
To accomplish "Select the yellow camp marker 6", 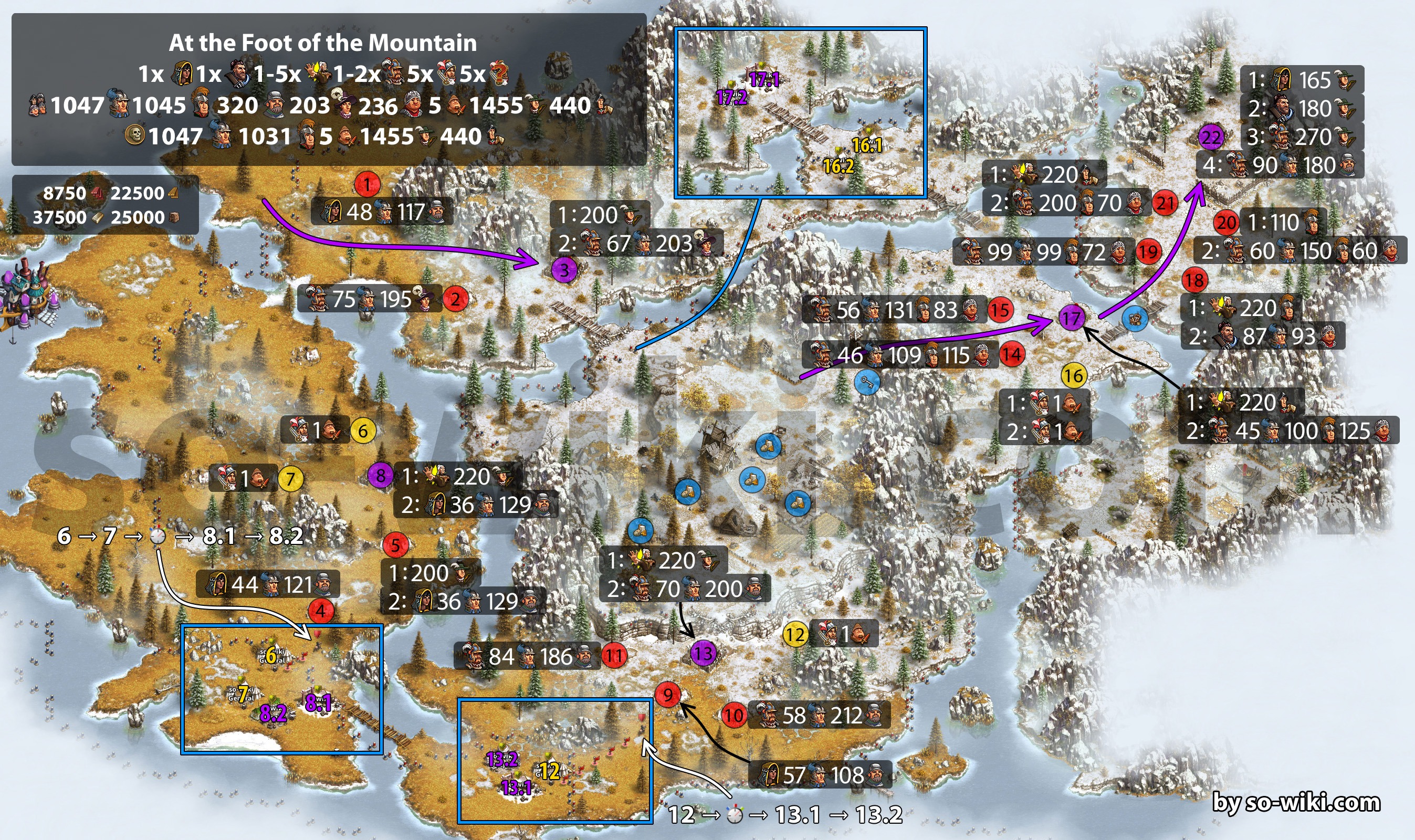I will [x=363, y=430].
